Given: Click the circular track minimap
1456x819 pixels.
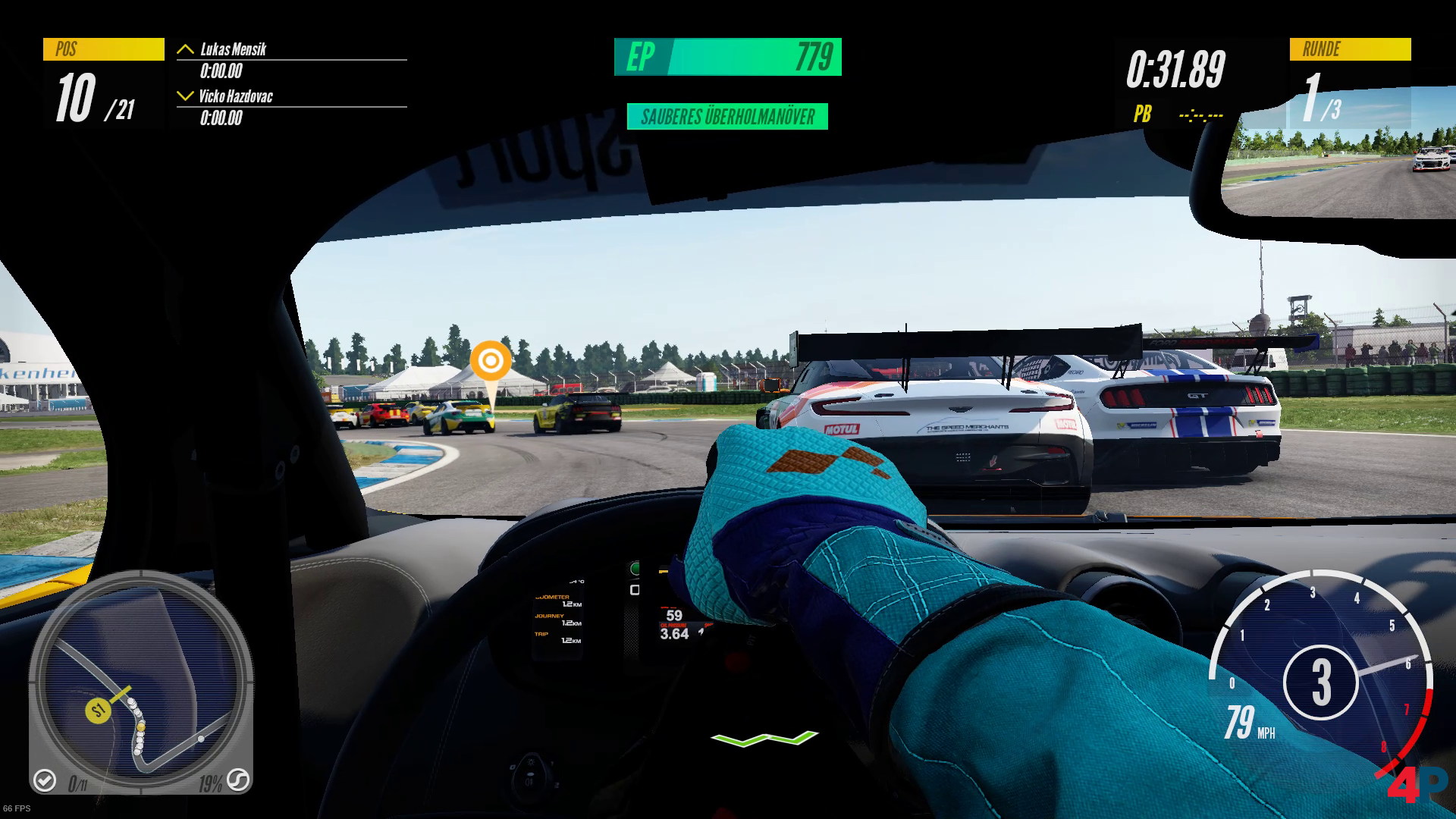Looking at the screenshot, I should tap(141, 681).
